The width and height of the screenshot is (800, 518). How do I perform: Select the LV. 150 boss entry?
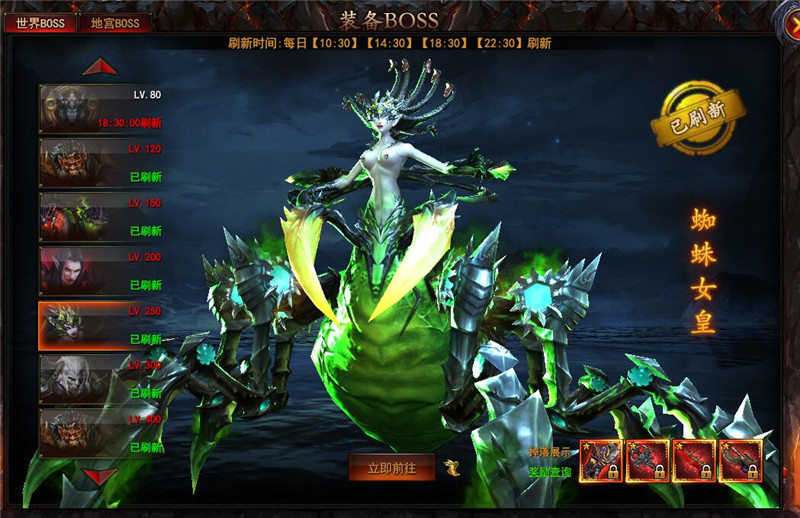click(101, 216)
